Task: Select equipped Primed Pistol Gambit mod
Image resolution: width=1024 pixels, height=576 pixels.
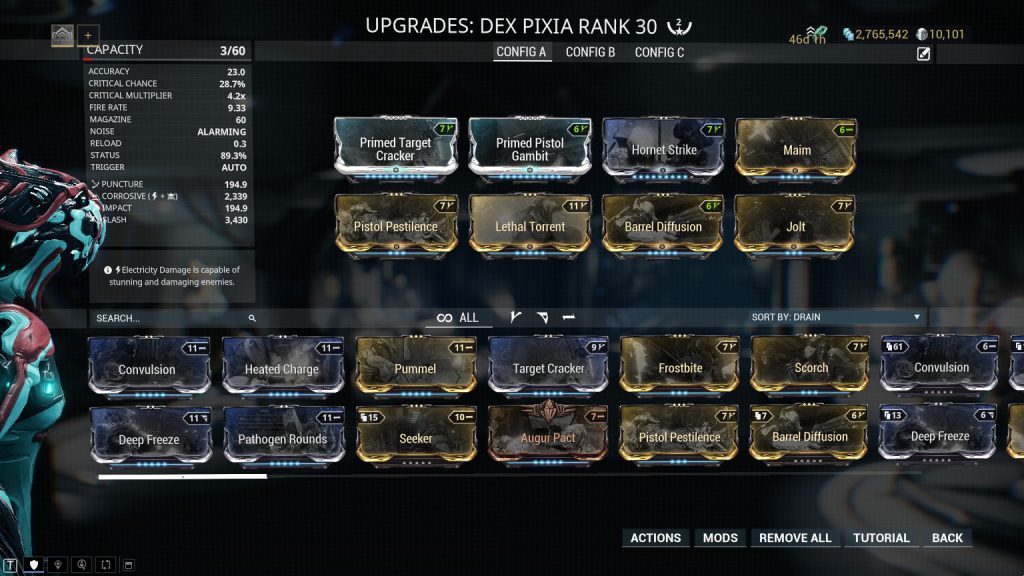Action: coord(529,148)
